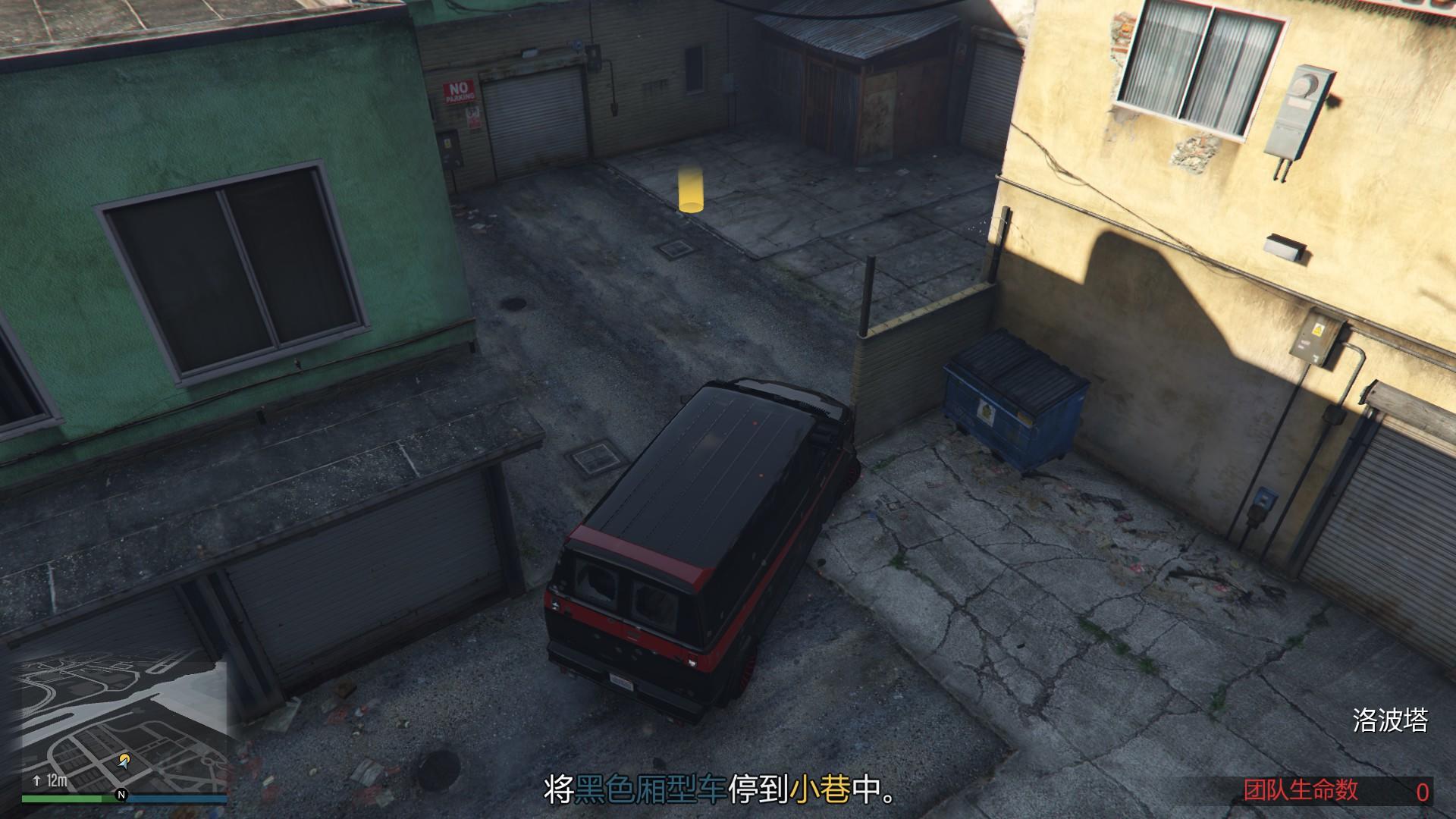Click the glowing yellow objective marker
The image size is (1456, 819).
pos(690,190)
